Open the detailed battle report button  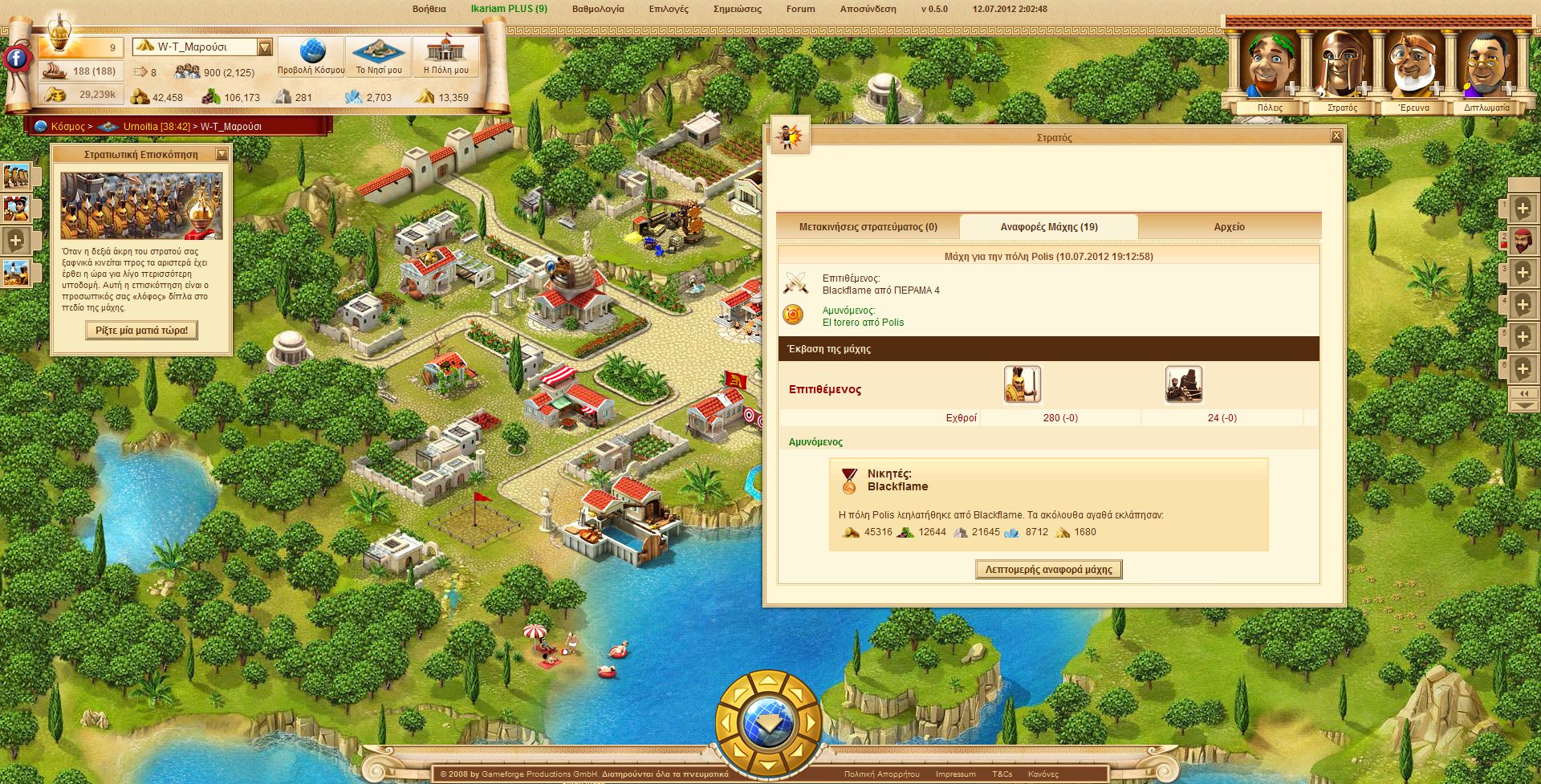[1048, 570]
